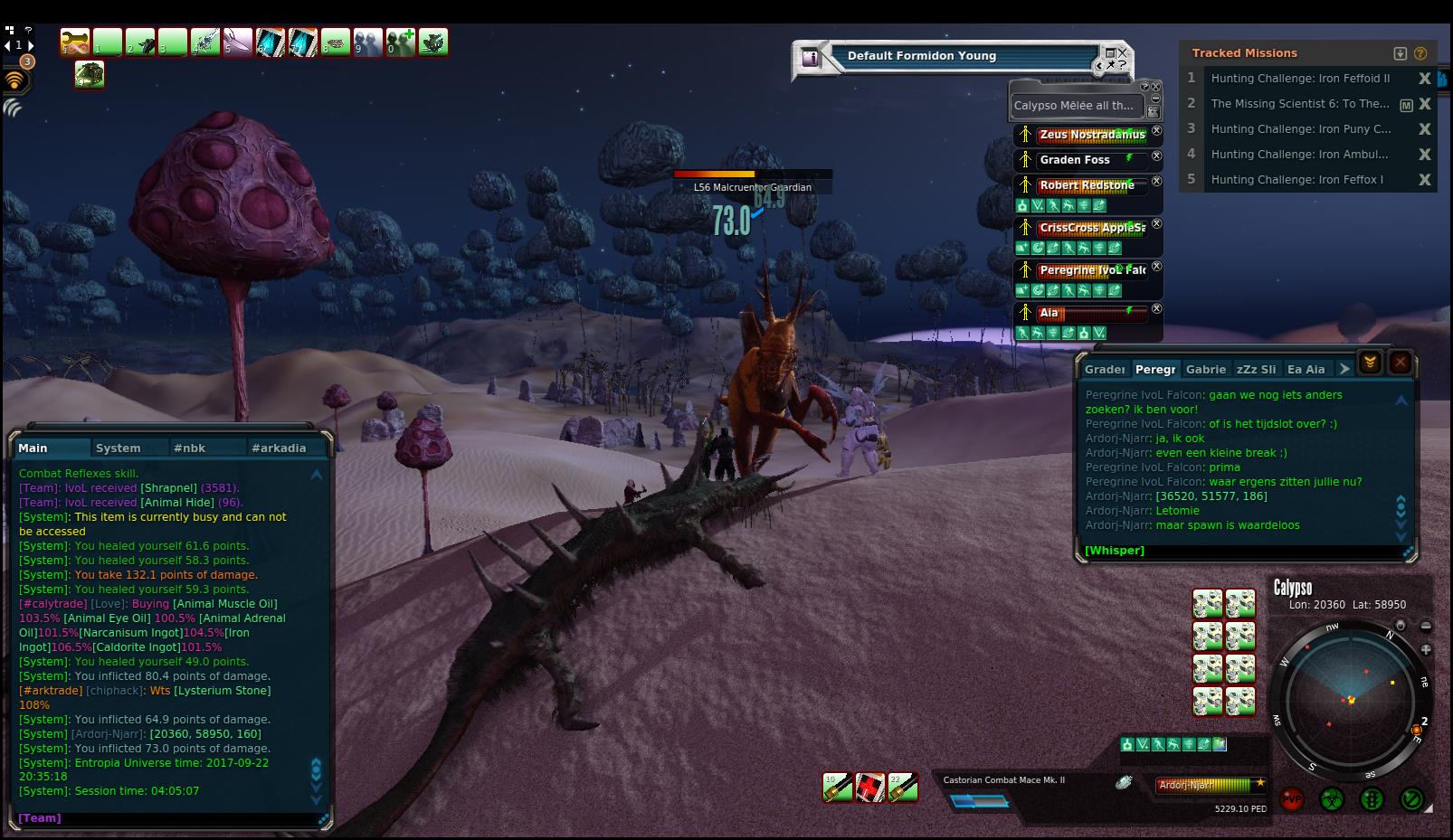The image size is (1453, 840).
Task: Select Graden Foss in the team list
Action: coord(1075,160)
